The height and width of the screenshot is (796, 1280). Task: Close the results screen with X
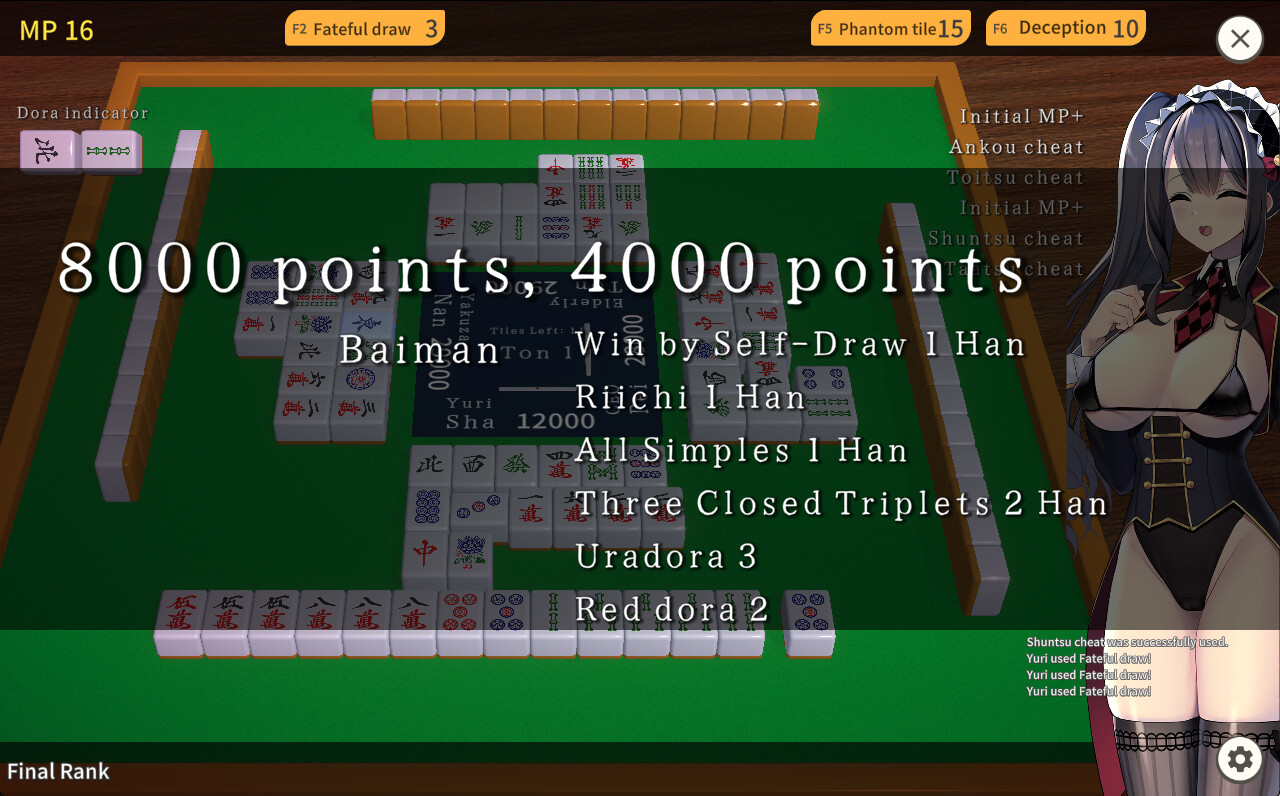[x=1239, y=39]
